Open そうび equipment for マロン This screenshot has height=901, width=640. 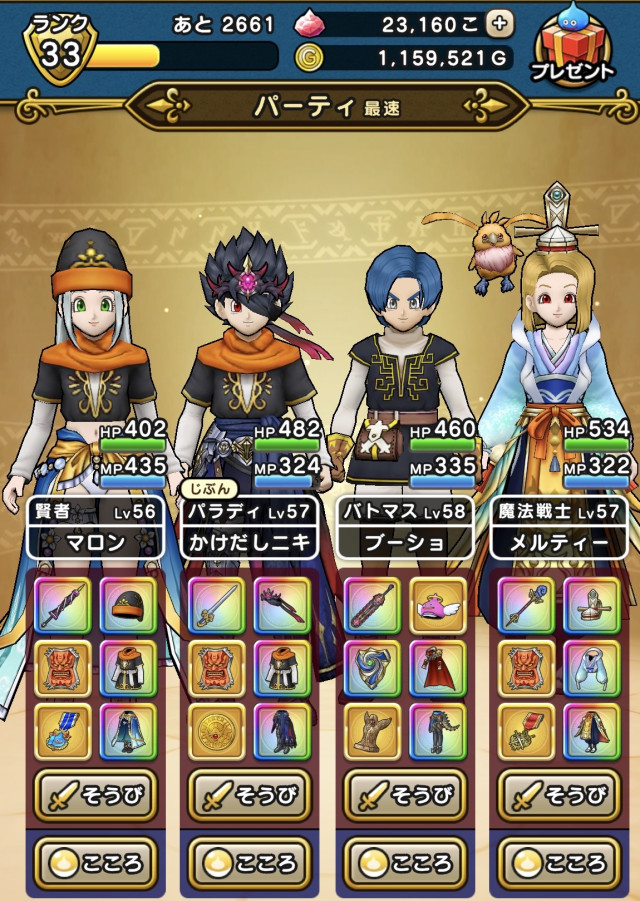[95, 796]
